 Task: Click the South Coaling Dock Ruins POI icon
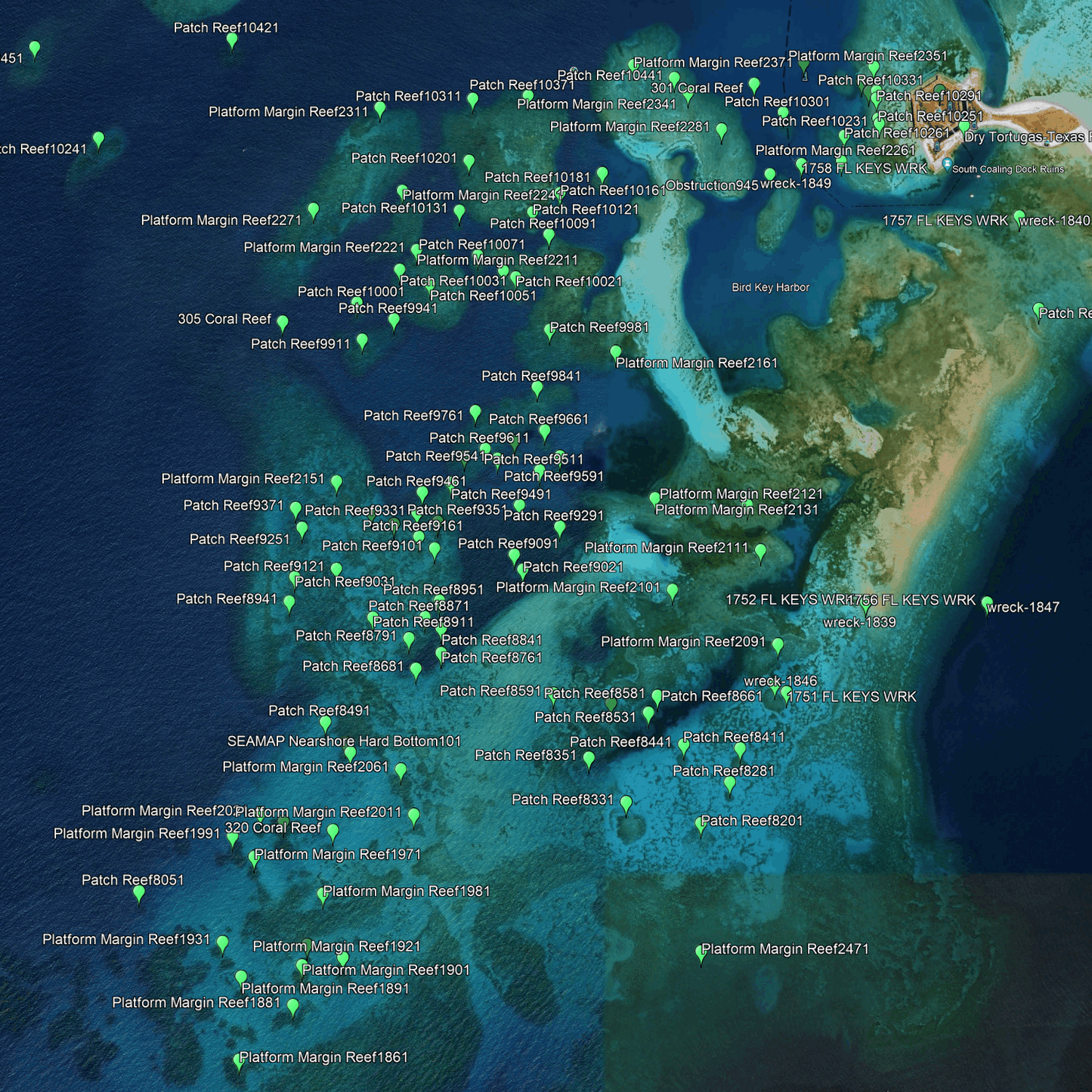tap(947, 165)
